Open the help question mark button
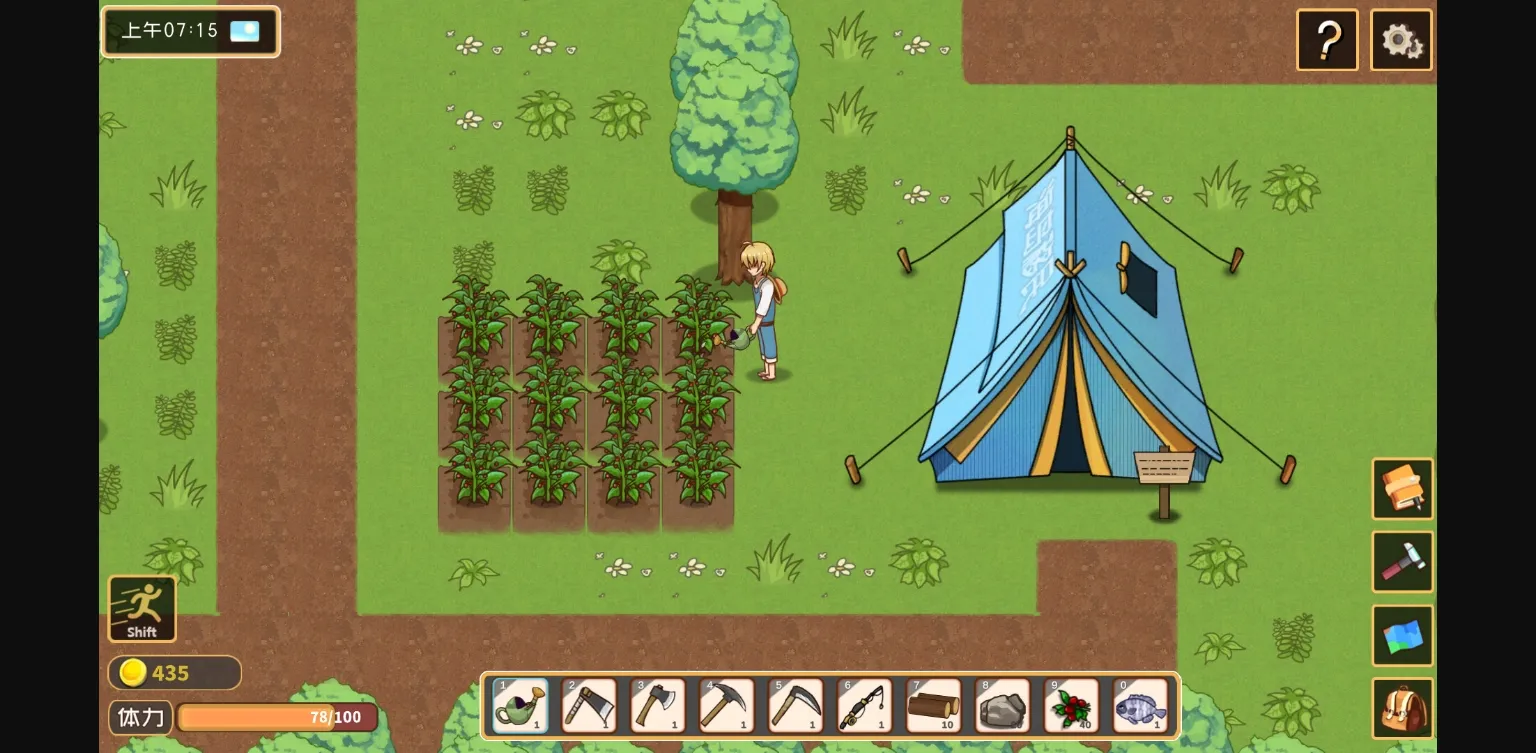This screenshot has width=1536, height=753. (1327, 40)
